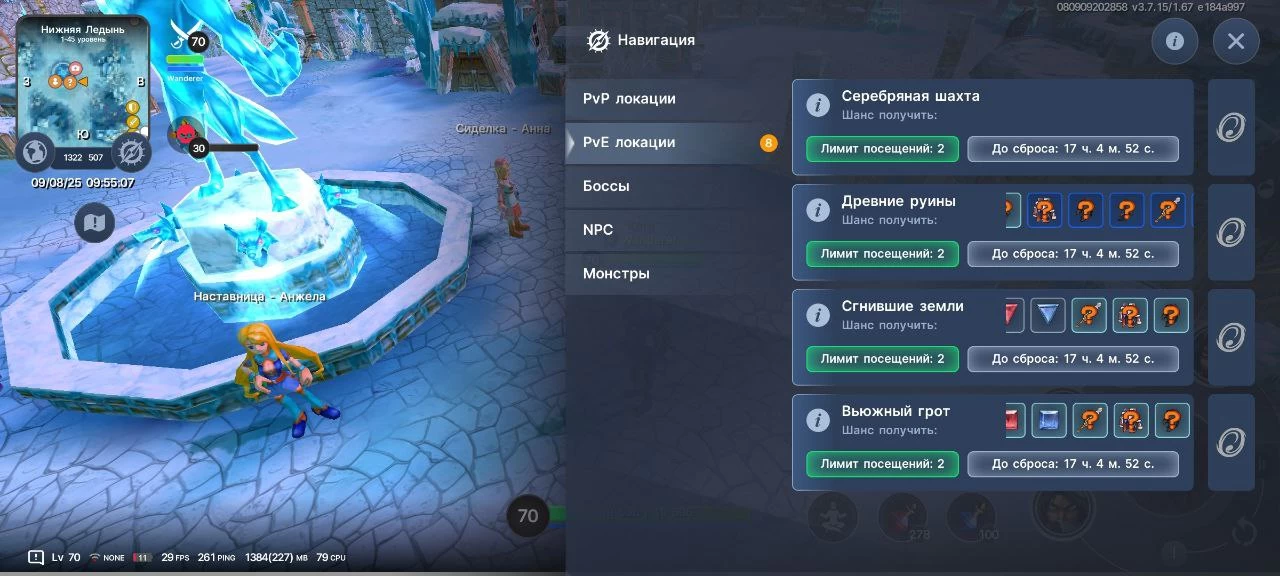This screenshot has width=1280, height=576.
Task: Teleport to Серебряная шахта using swirl button
Action: pos(1230,128)
